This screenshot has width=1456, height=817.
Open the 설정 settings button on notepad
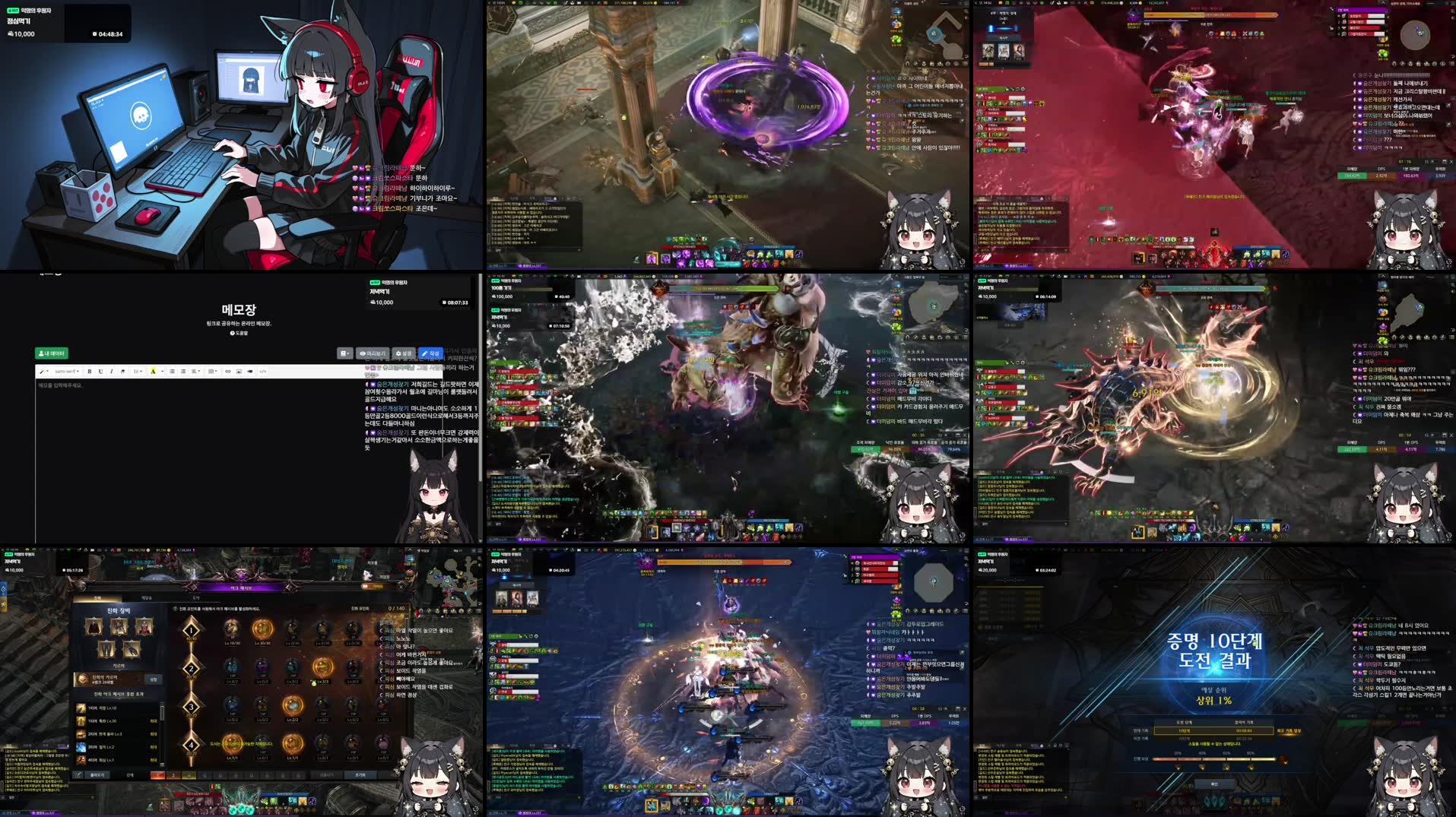(x=403, y=353)
